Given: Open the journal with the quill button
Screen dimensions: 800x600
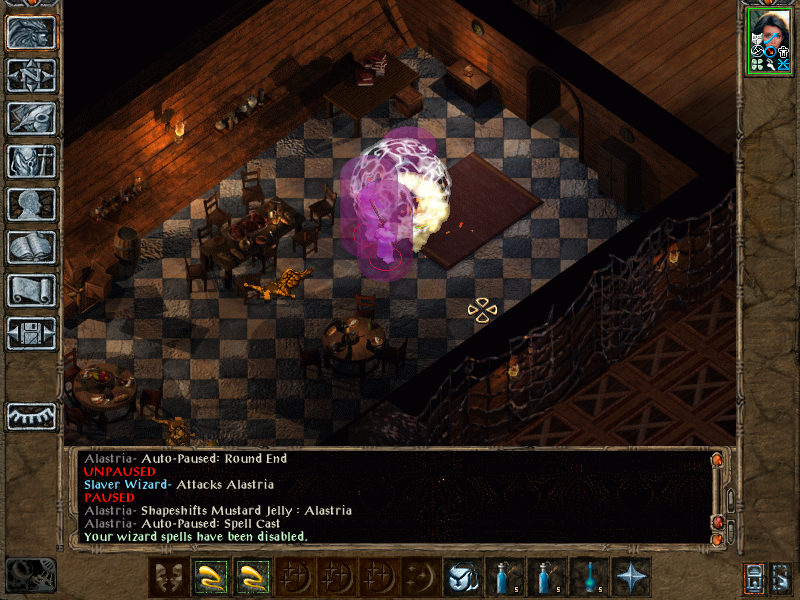Looking at the screenshot, I should coord(31,118).
